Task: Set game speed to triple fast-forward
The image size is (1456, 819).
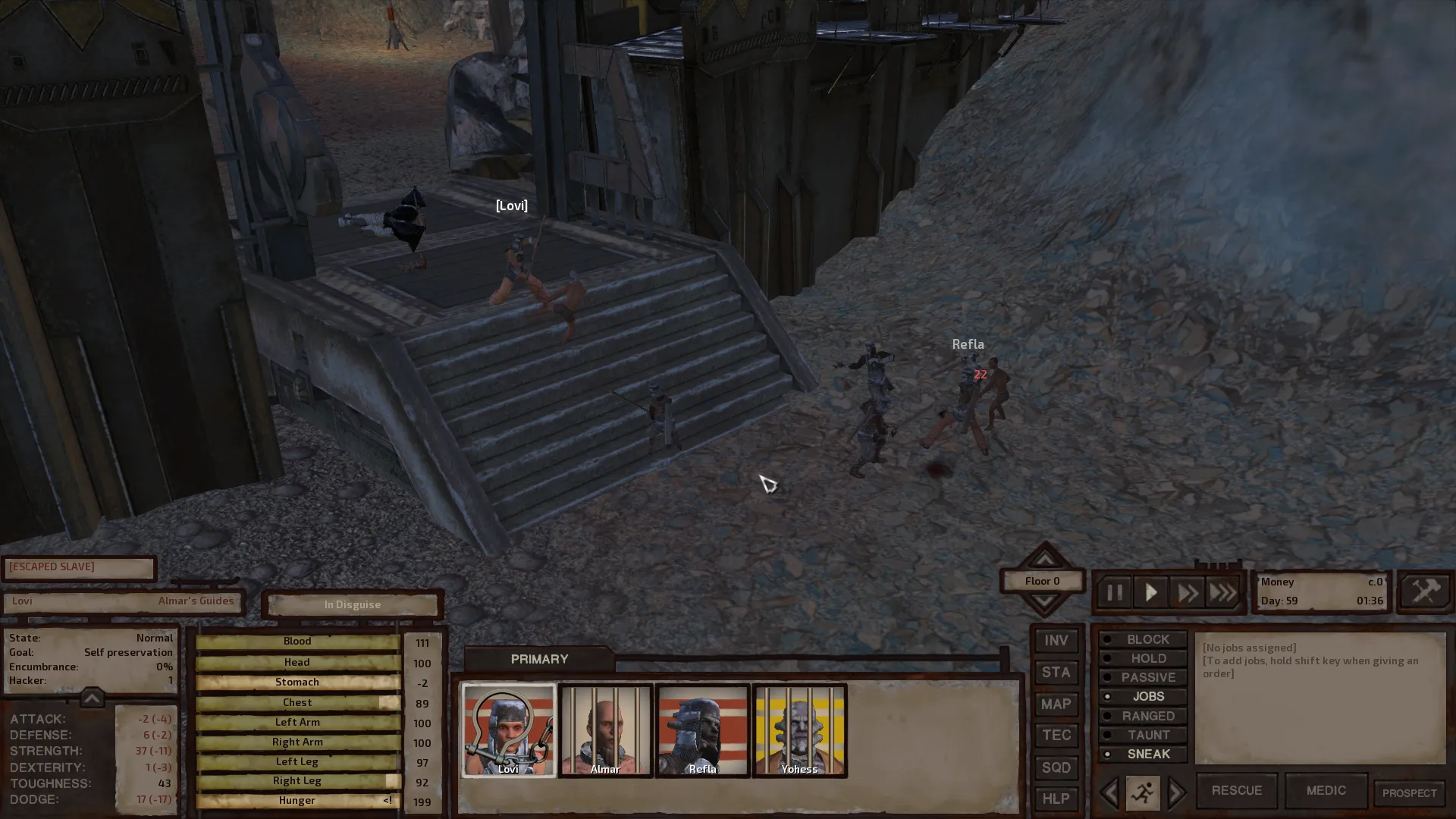Action: coord(1222,592)
